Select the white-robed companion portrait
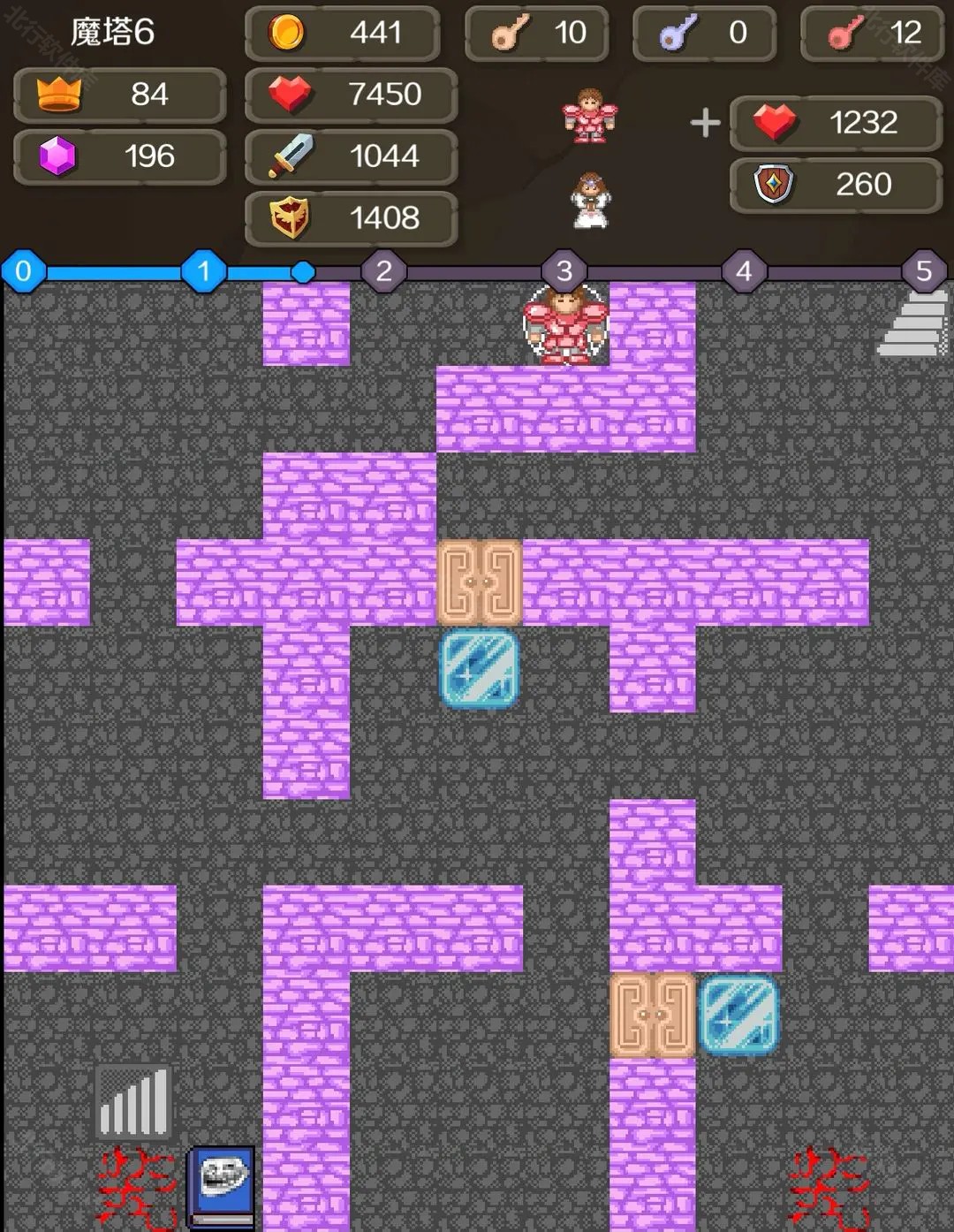 590,201
